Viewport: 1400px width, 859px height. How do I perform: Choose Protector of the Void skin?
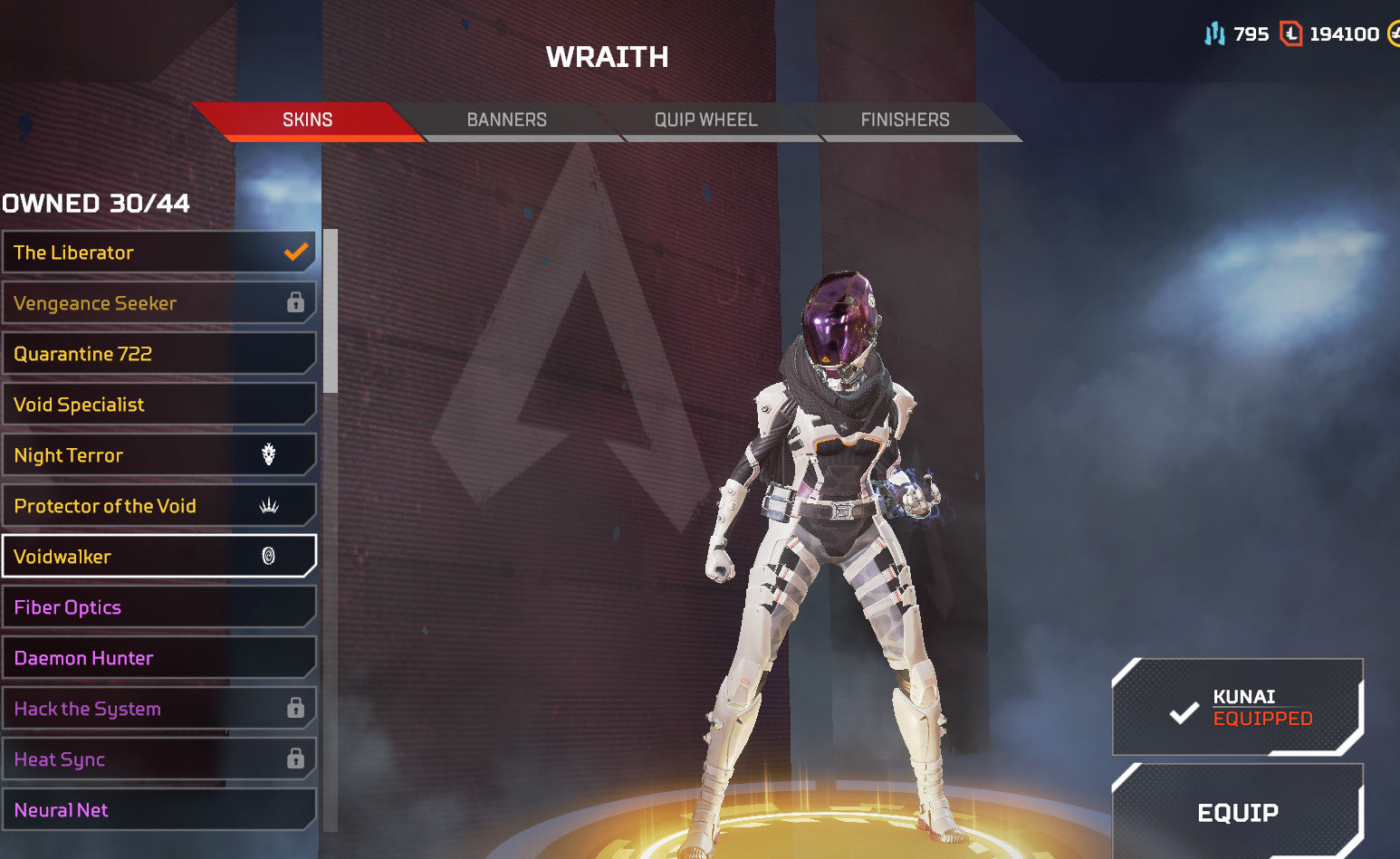(158, 506)
